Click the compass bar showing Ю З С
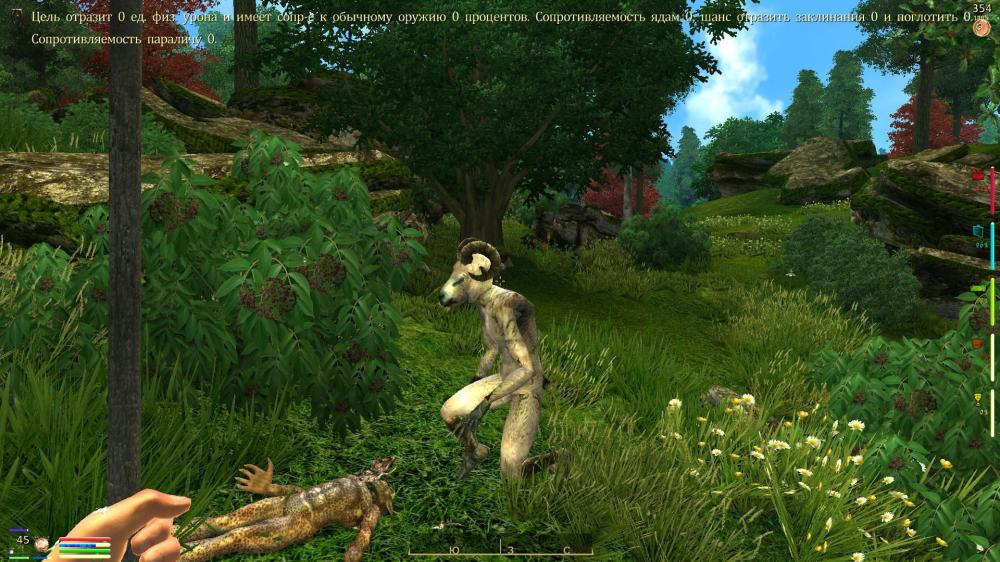1000x562 pixels. point(500,550)
